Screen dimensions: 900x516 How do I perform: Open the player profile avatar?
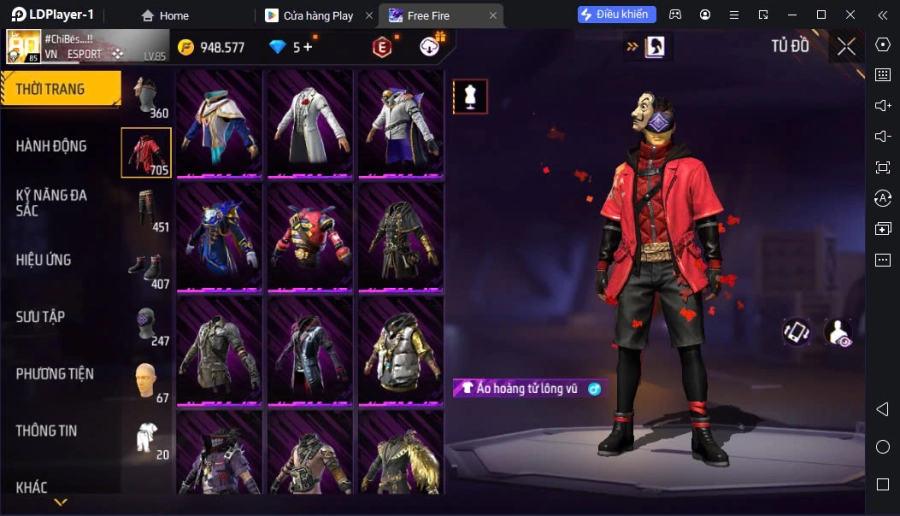(24, 47)
